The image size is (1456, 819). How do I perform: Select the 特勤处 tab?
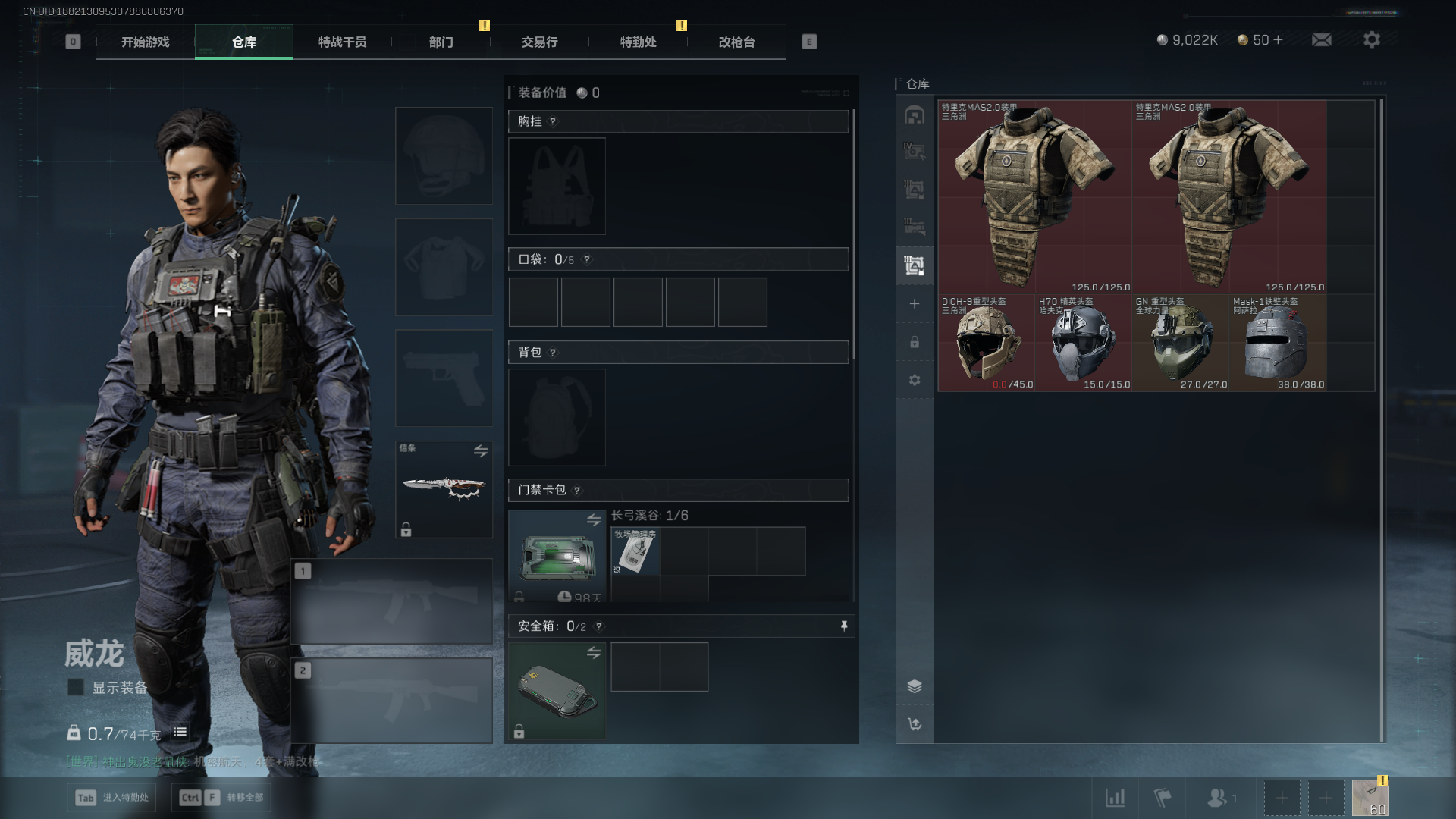coord(638,42)
